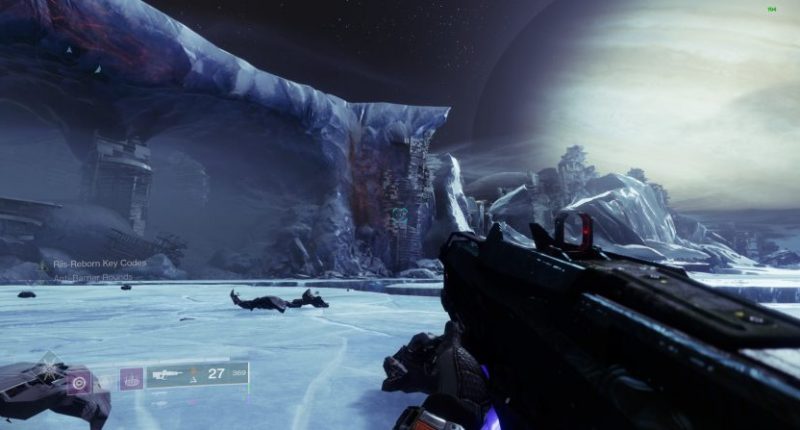
Task: Activate the grenade ability icon
Action: pyautogui.click(x=79, y=380)
